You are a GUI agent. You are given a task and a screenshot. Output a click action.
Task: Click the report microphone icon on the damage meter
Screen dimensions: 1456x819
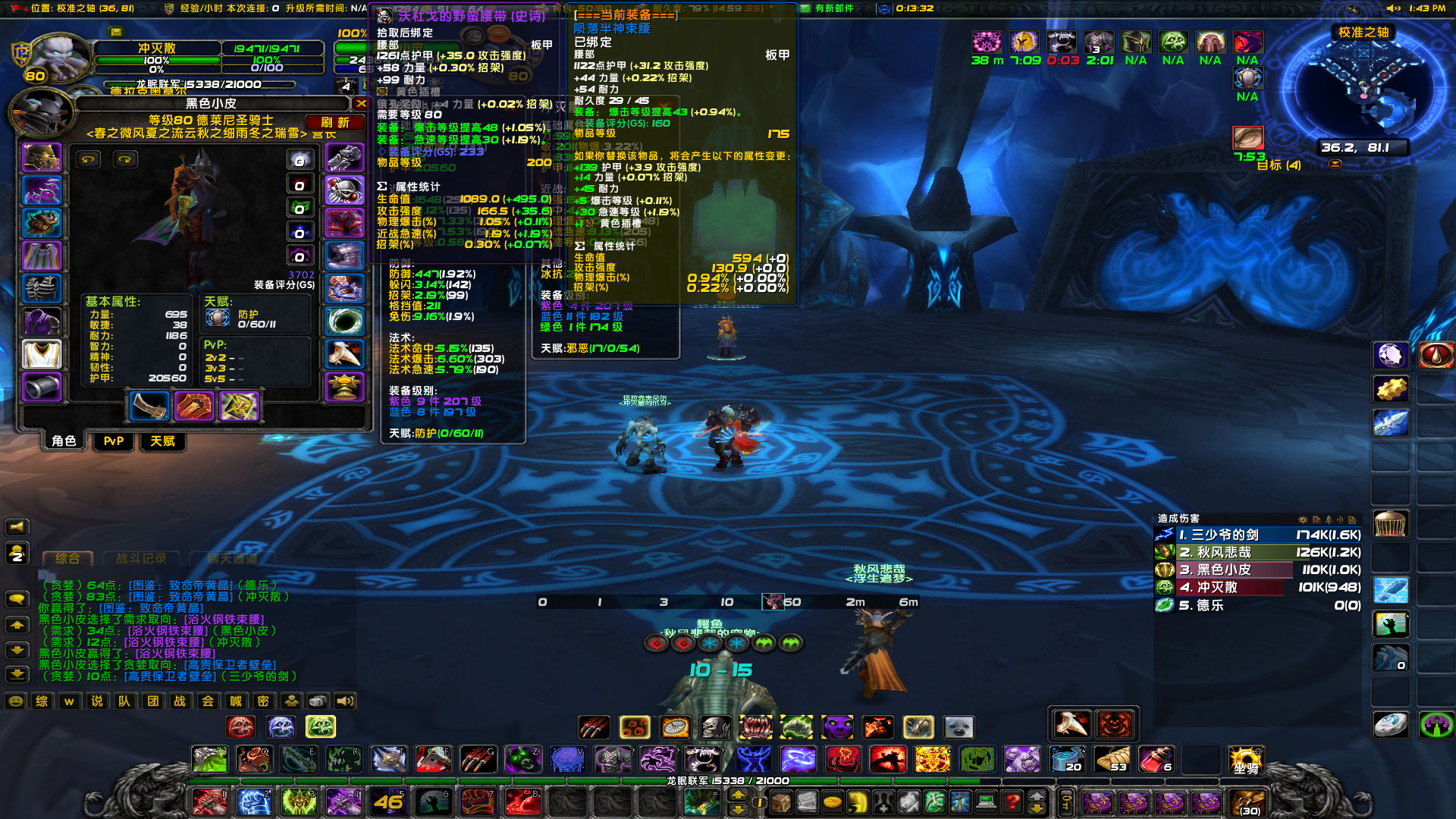click(x=1328, y=519)
